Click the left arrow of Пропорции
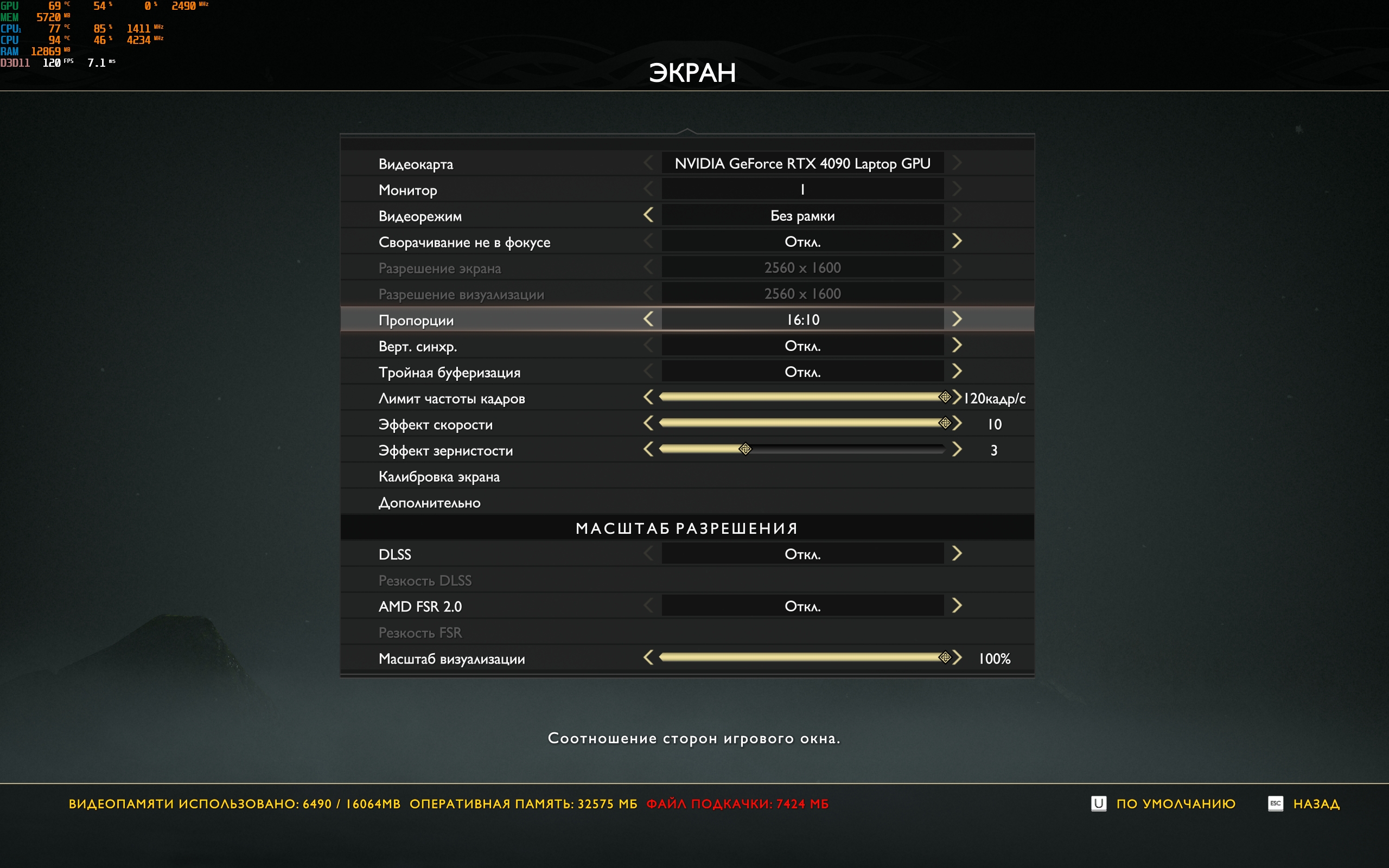This screenshot has height=868, width=1389. click(648, 319)
